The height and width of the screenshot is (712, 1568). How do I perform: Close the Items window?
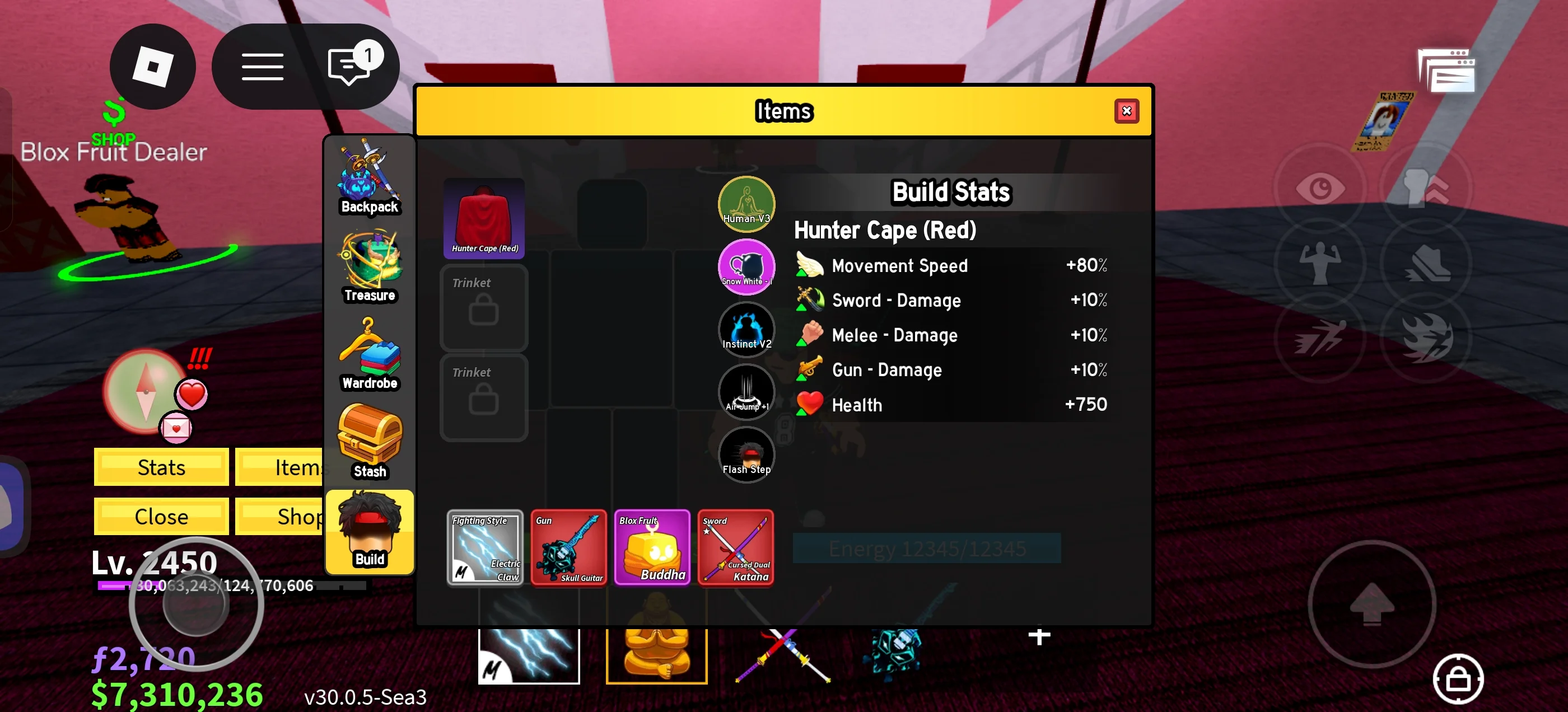[1126, 111]
